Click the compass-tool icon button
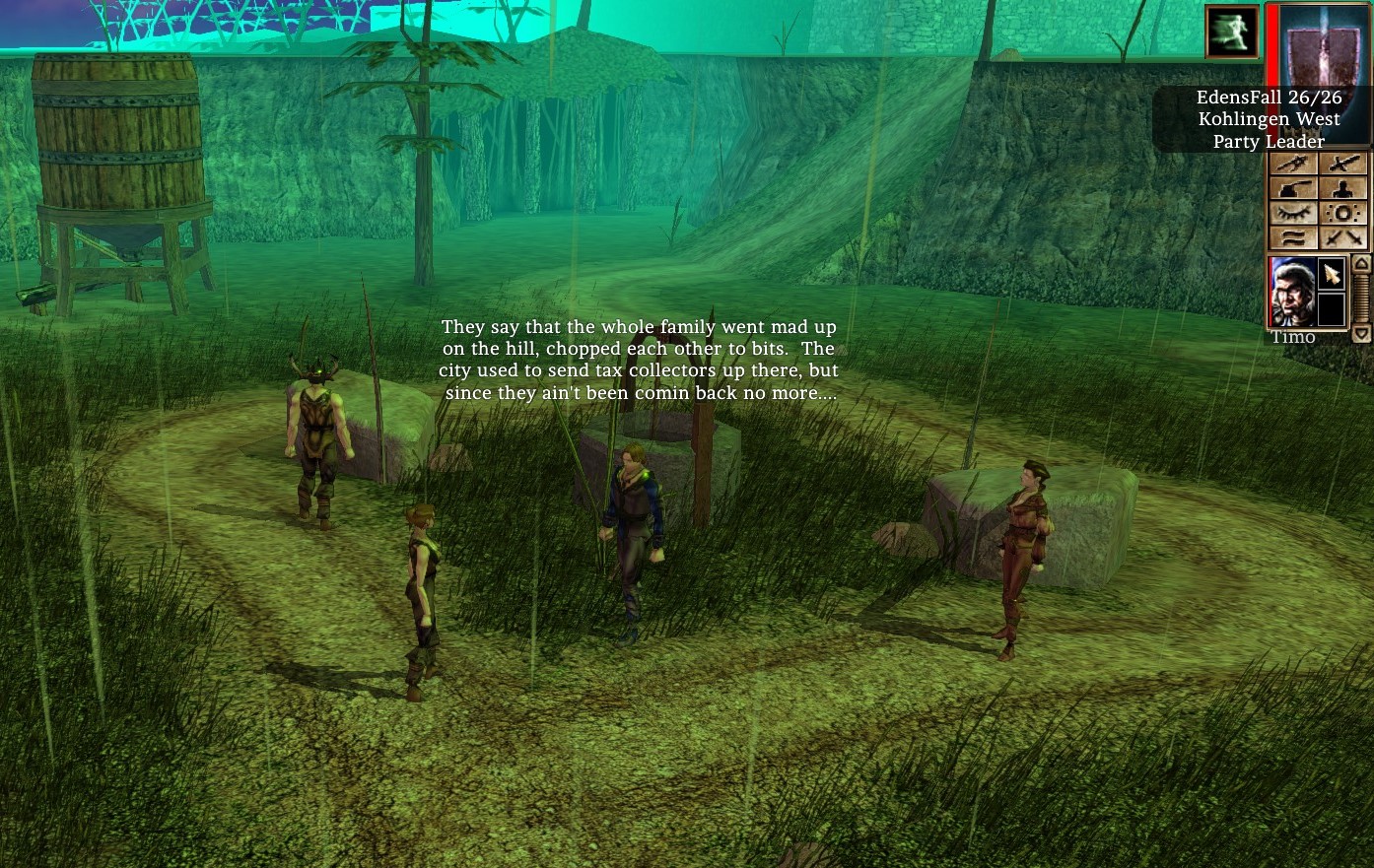The image size is (1374, 868). click(x=1293, y=164)
